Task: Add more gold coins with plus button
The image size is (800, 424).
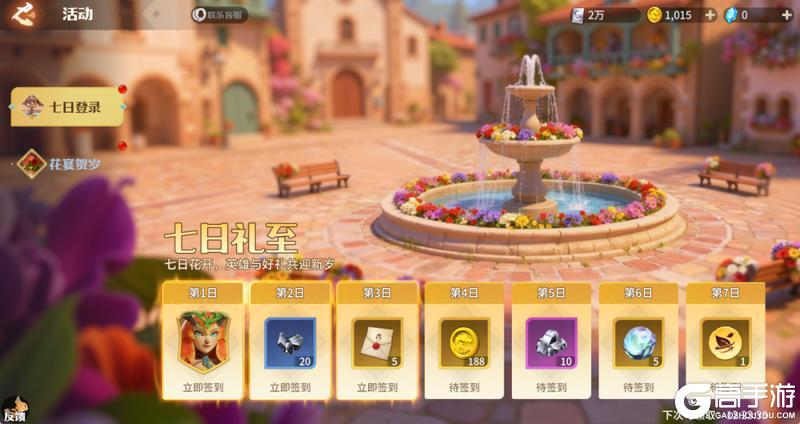Action: click(710, 15)
